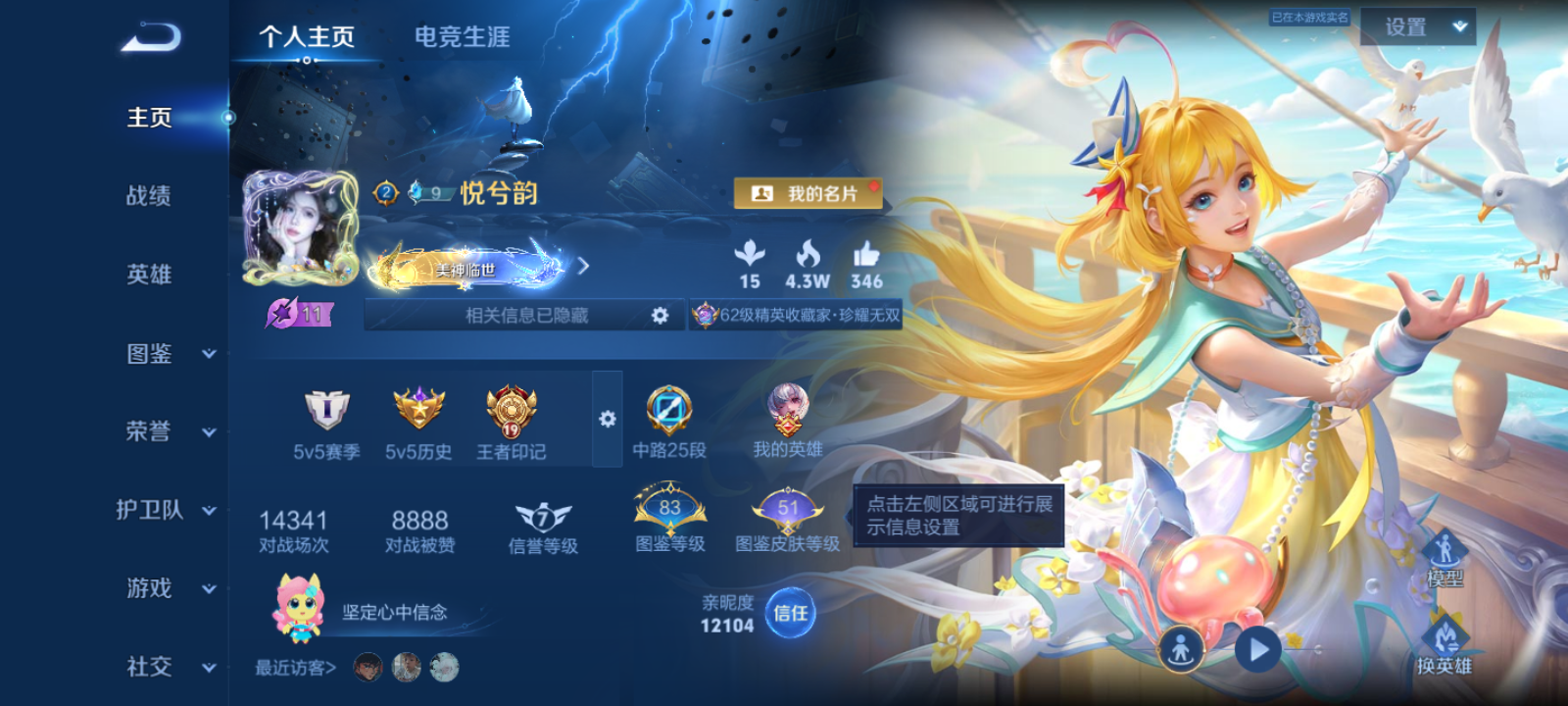Expand the 设置 settings dropdown
The width and height of the screenshot is (1568, 706).
(1420, 27)
